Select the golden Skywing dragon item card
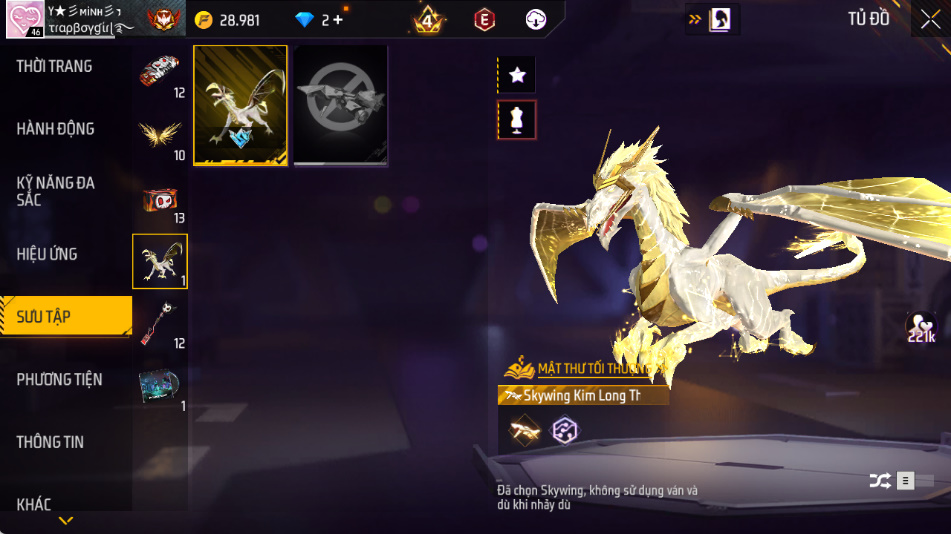 pos(240,105)
